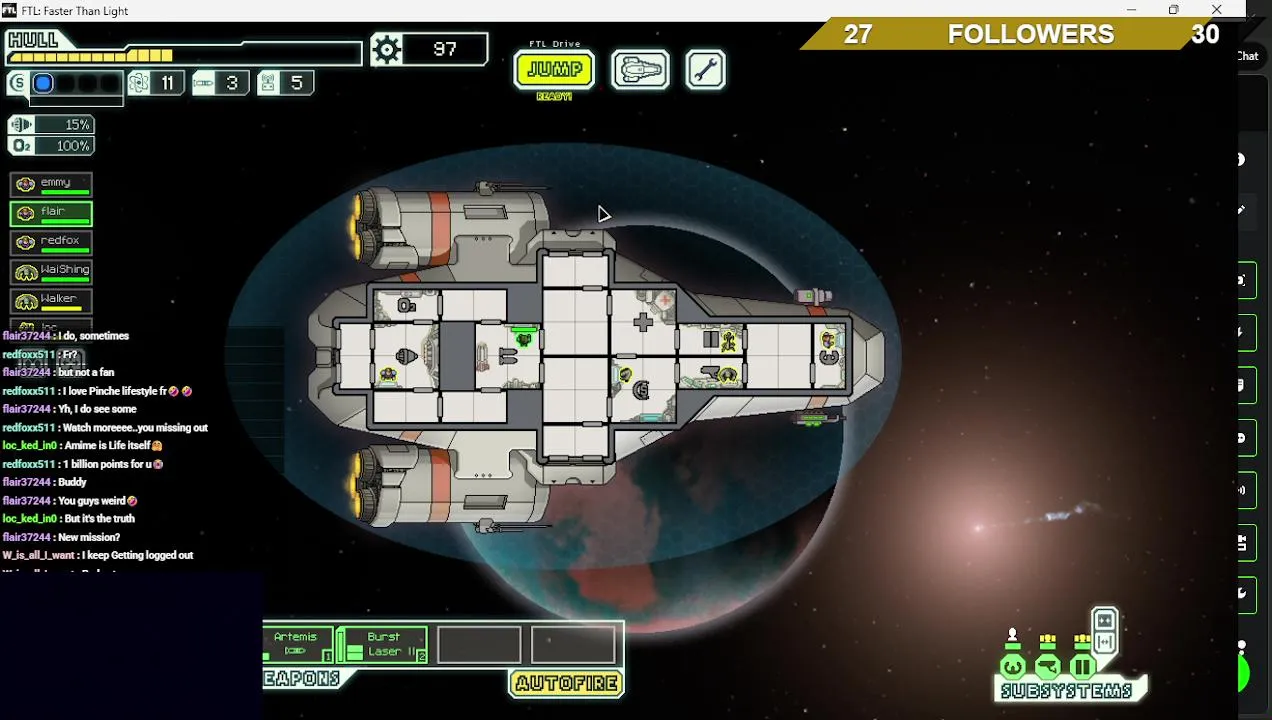Click the sensors camera subsystem icon
This screenshot has width=1272, height=720.
[1047, 667]
